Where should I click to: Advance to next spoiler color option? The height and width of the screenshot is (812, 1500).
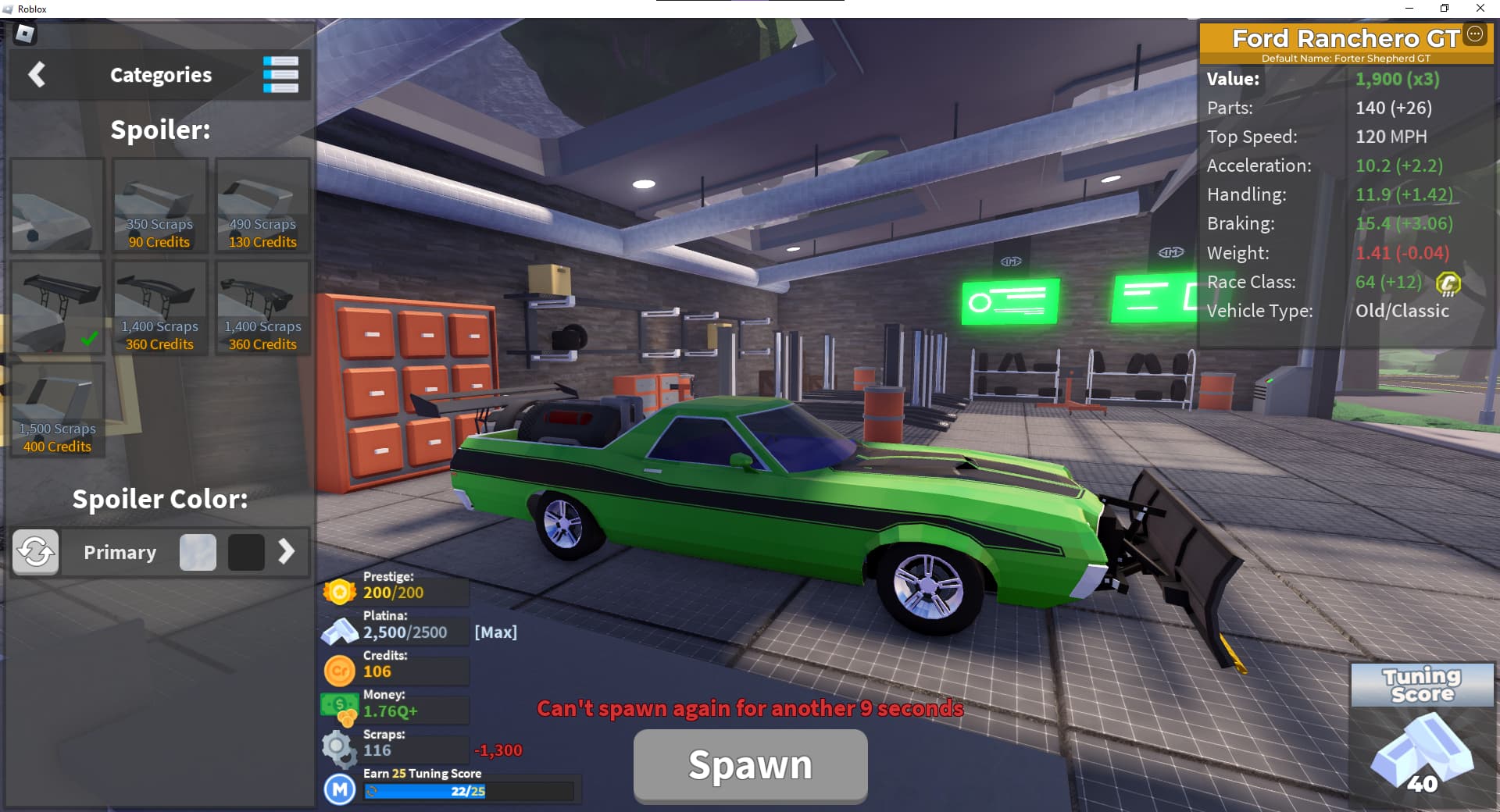(287, 552)
